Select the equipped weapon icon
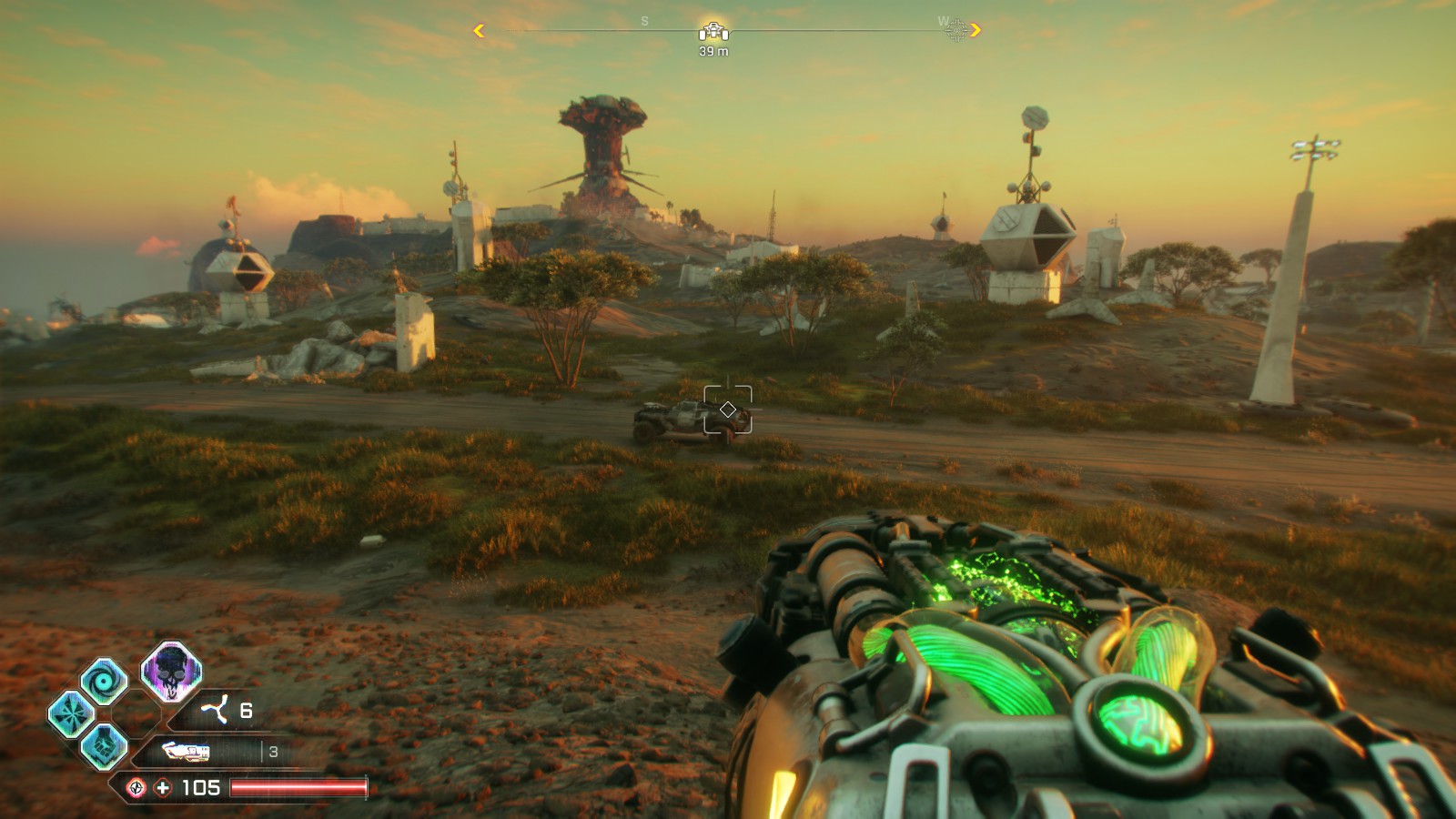Viewport: 1456px width, 819px height. [186, 752]
